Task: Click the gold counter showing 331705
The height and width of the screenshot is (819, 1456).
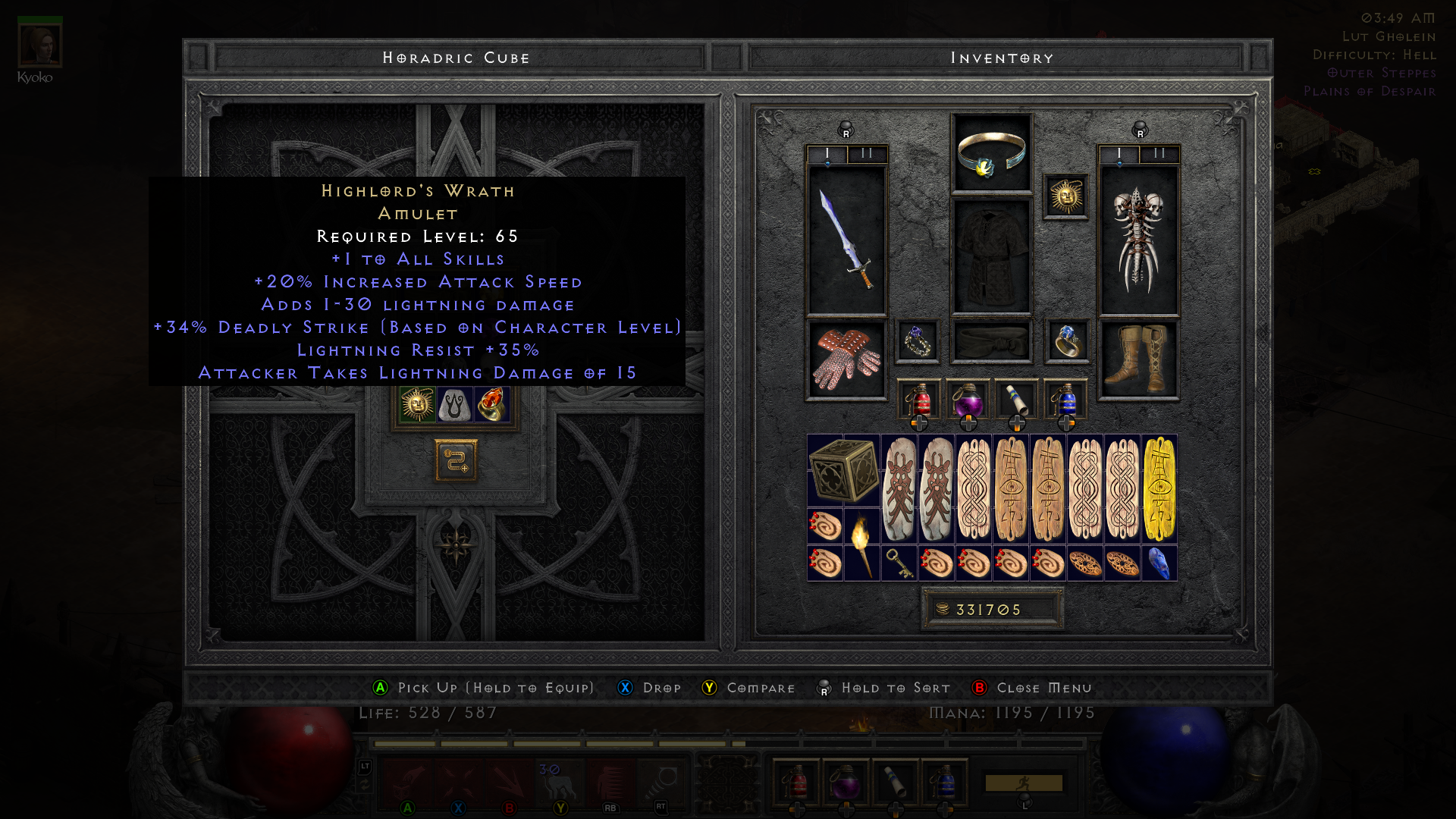Action: [x=992, y=608]
